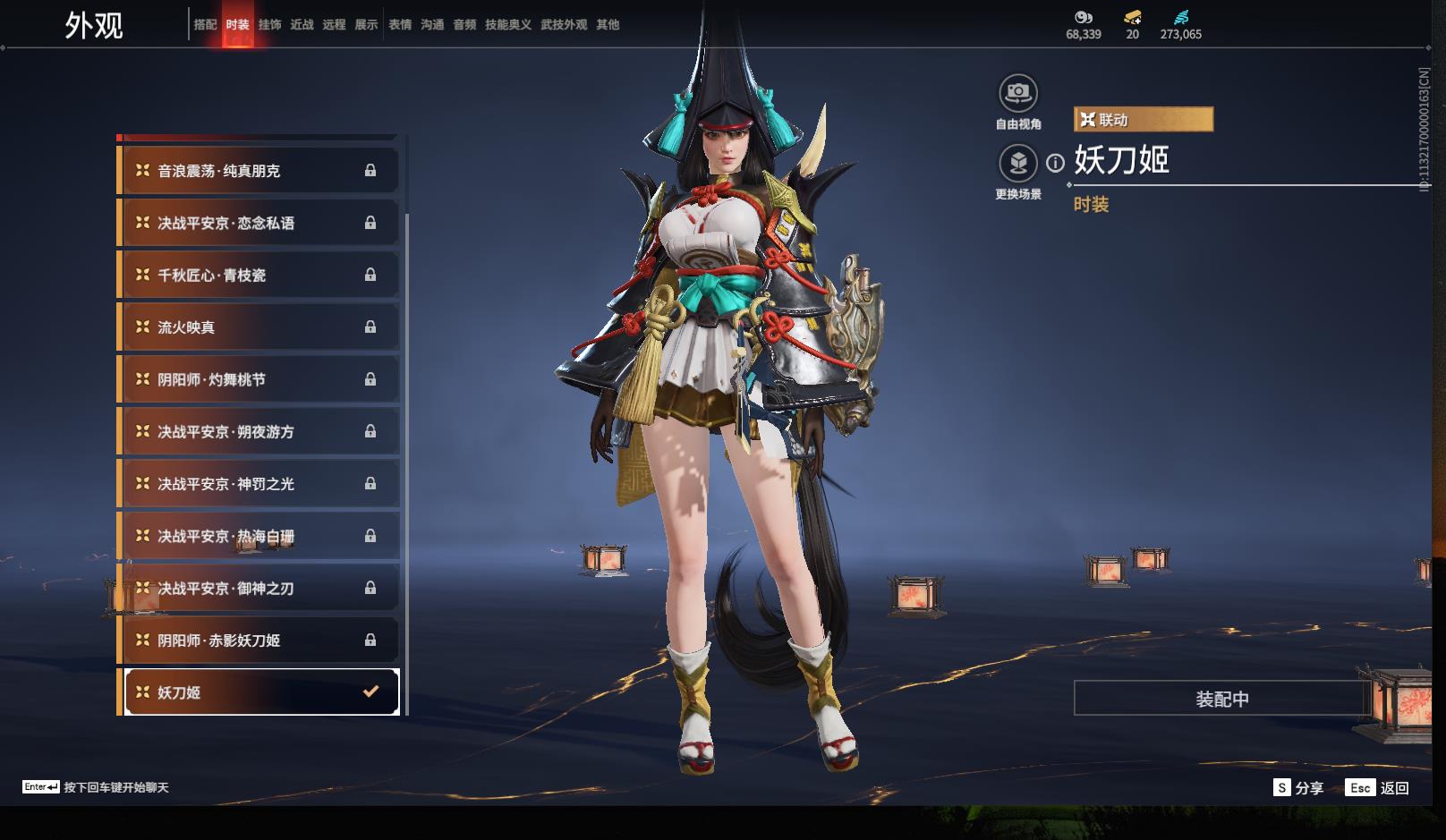Switch to the 搭配 tab
The width and height of the screenshot is (1446, 840).
(x=205, y=25)
